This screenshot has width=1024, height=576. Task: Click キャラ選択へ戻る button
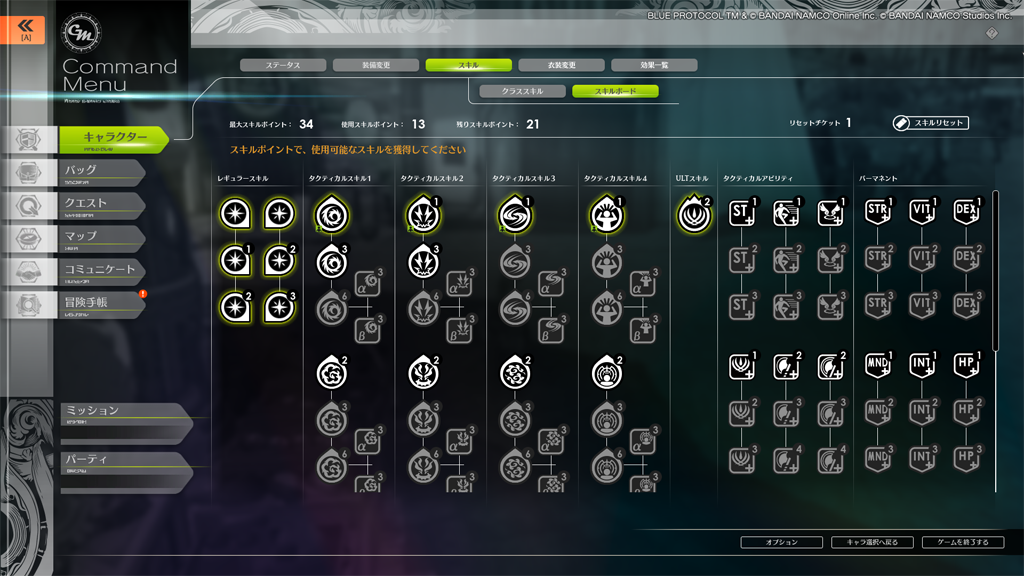(x=872, y=542)
